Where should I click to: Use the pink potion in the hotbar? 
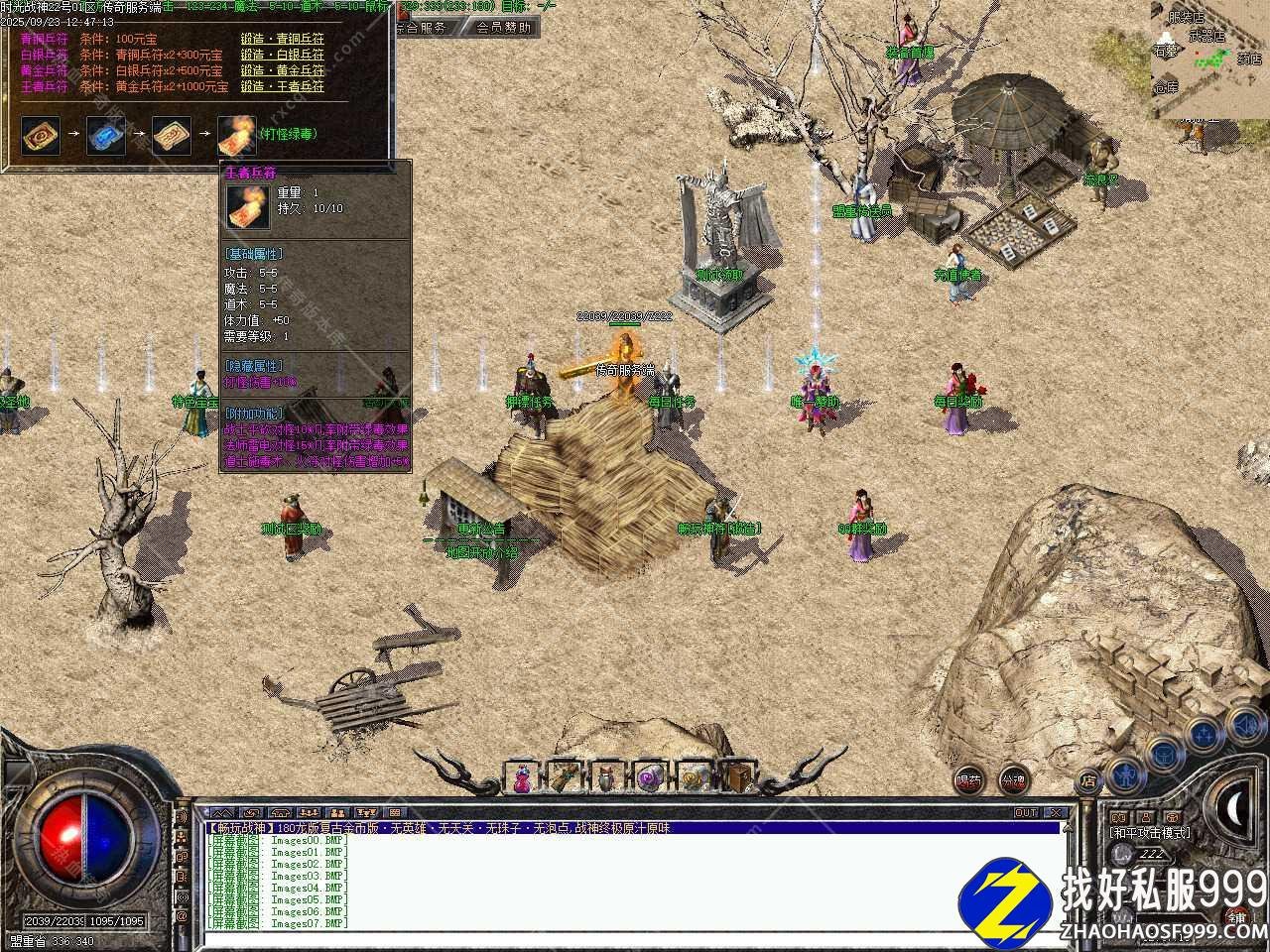coord(521,778)
